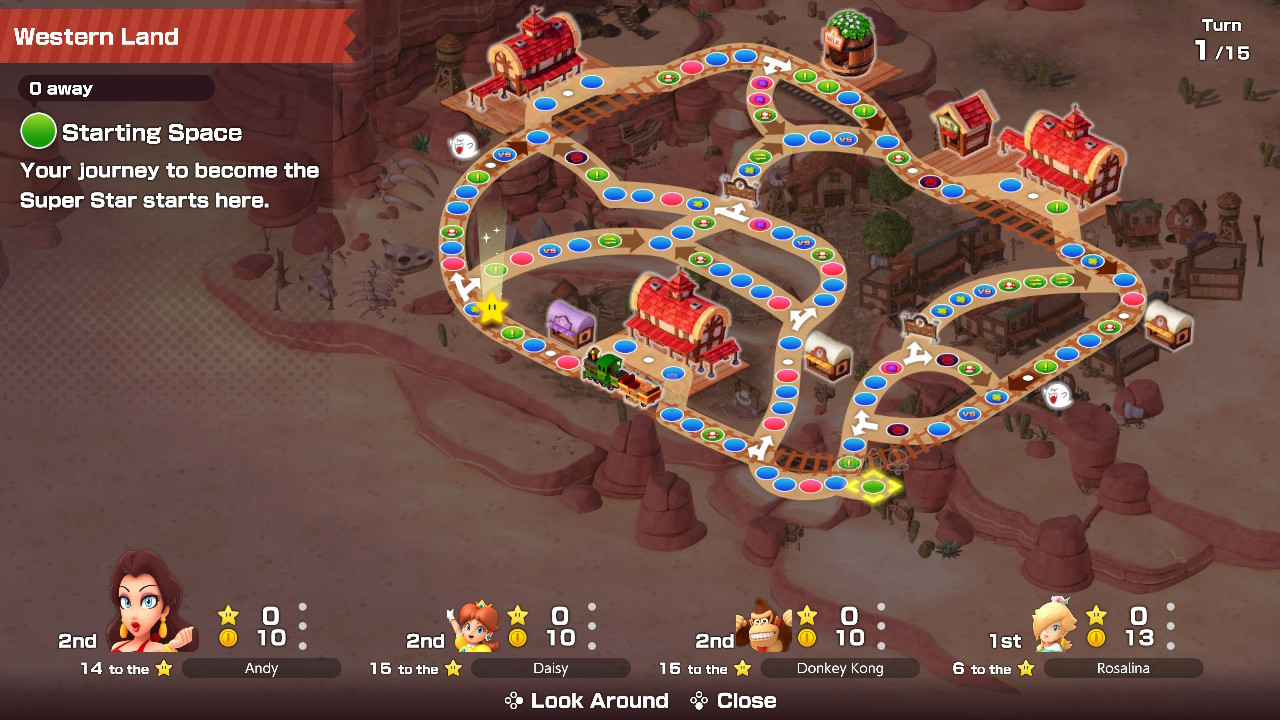Click Donkey Kong's character portrait
The width and height of the screenshot is (1280, 720).
[x=765, y=622]
